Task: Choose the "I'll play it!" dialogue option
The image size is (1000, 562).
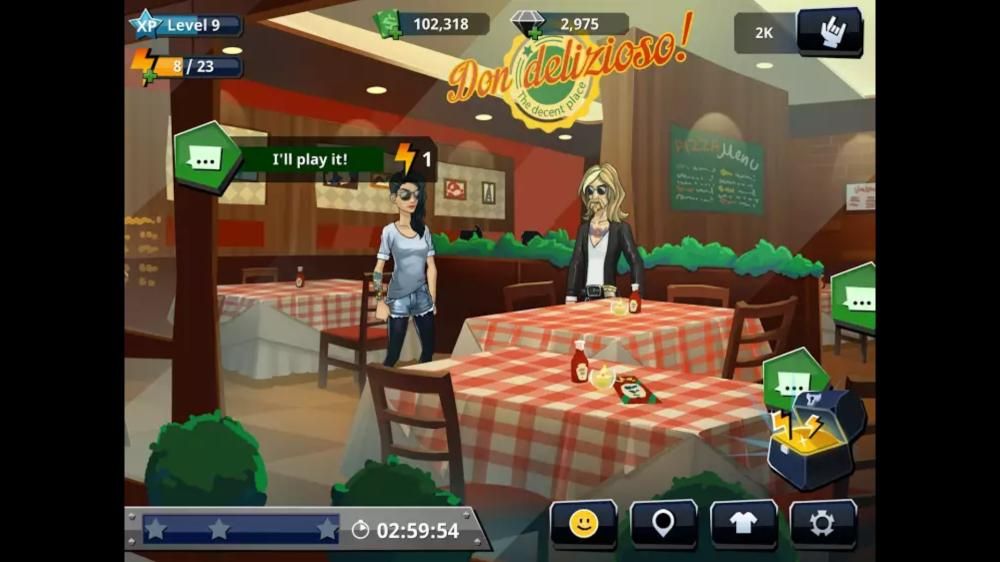Action: 310,158
